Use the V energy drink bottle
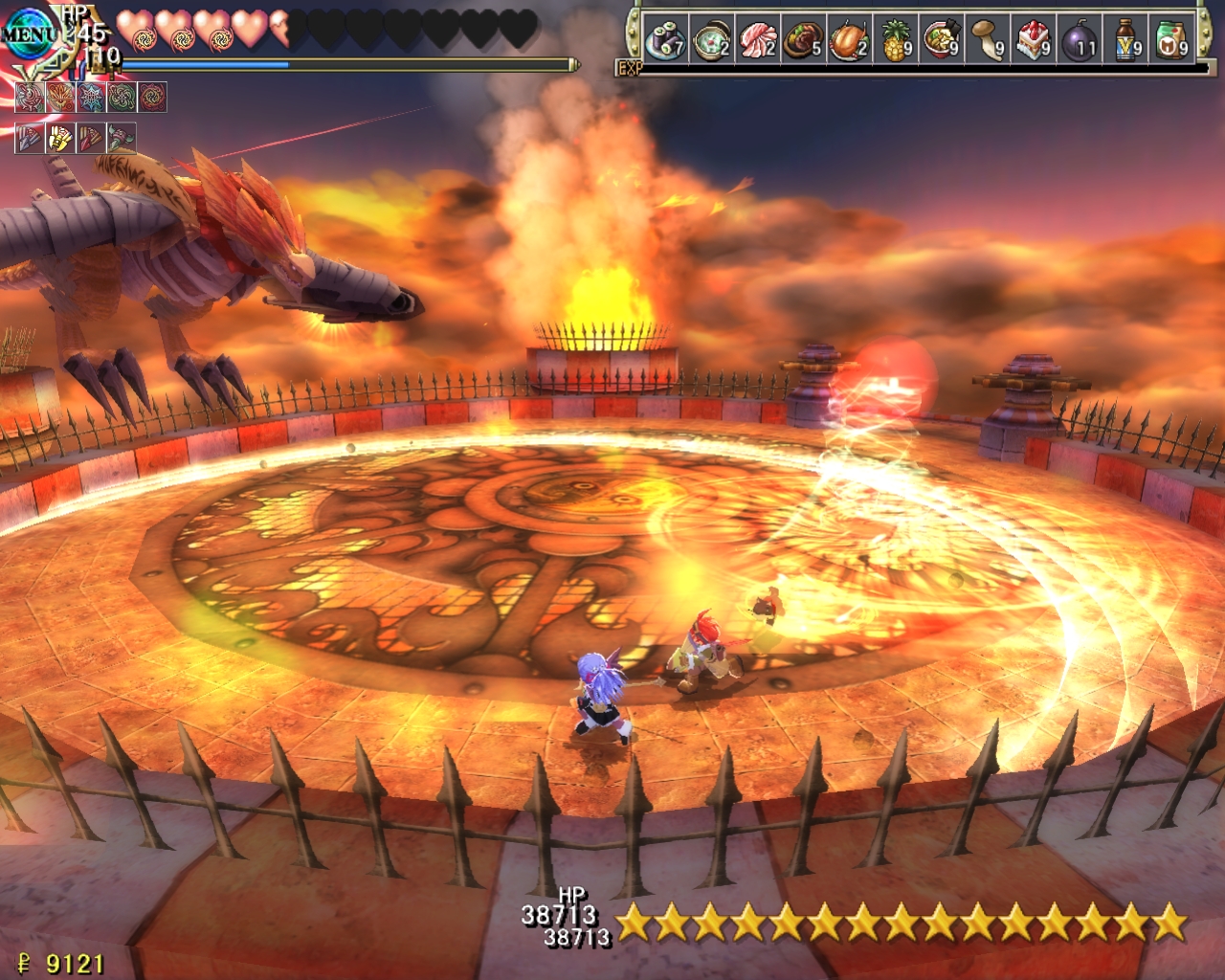Viewport: 1225px width, 980px height. (1126, 41)
